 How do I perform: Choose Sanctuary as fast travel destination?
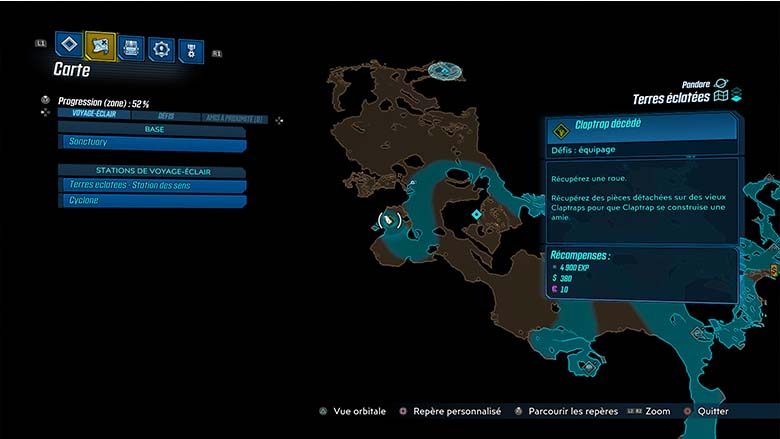pos(152,144)
